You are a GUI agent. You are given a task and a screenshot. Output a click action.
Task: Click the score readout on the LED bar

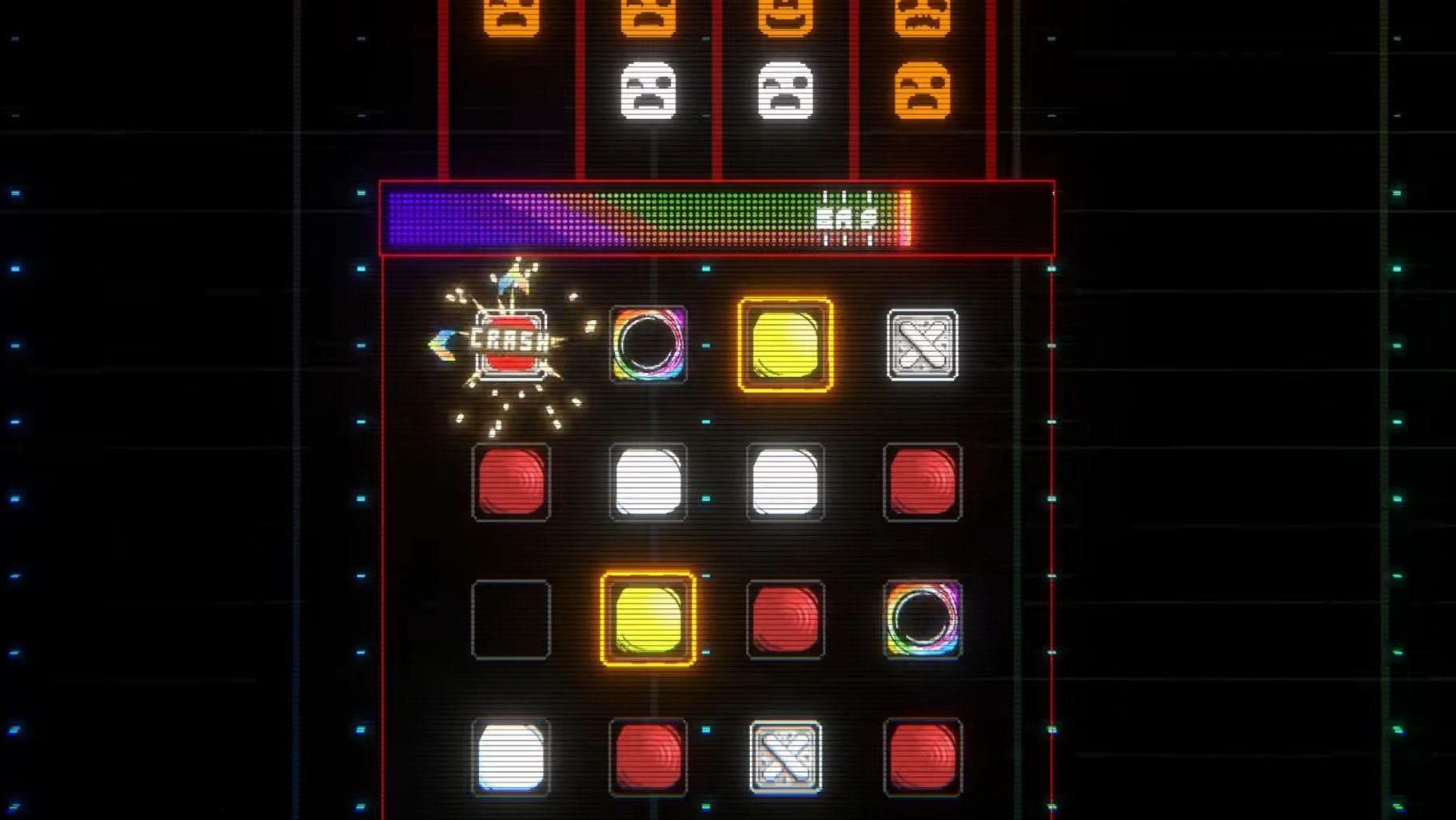coord(845,214)
